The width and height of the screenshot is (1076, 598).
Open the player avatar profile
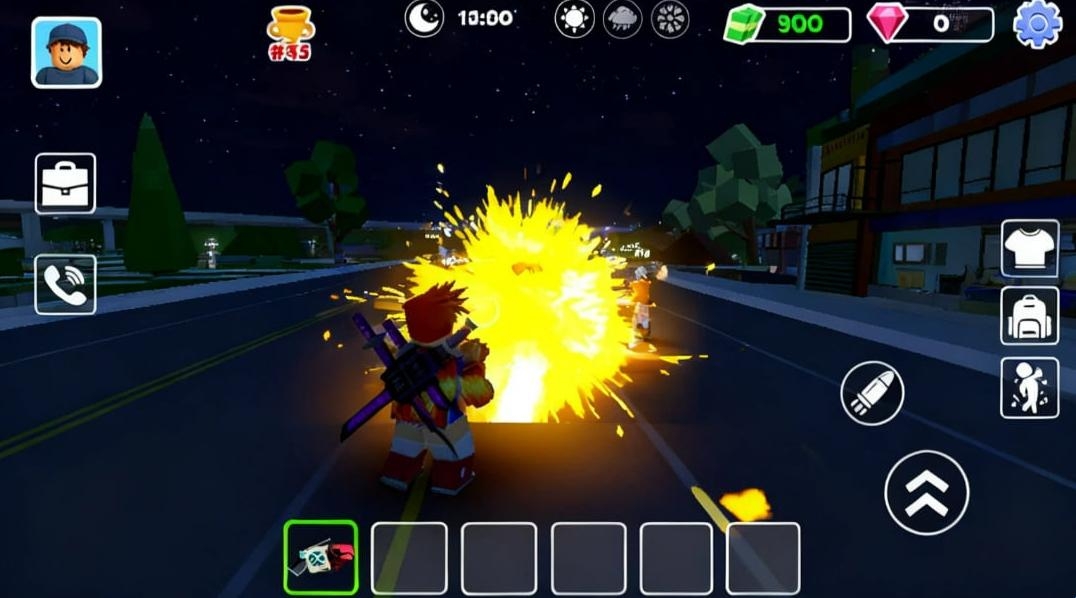click(x=66, y=52)
